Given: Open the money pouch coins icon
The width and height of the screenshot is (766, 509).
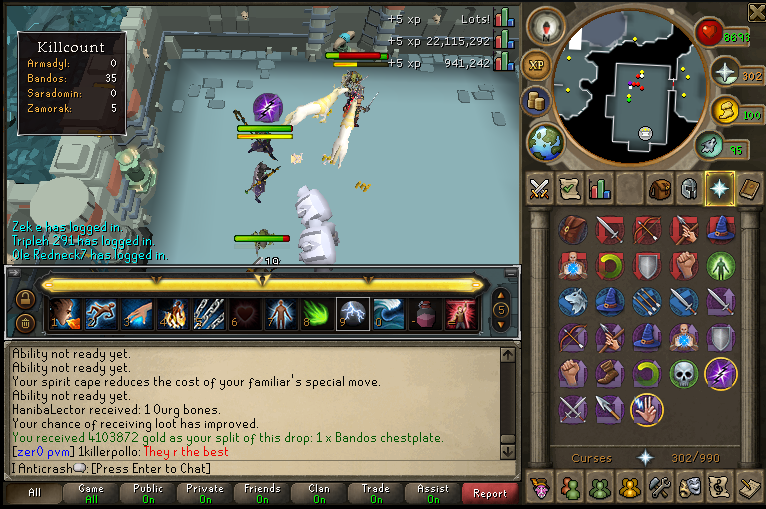Looking at the screenshot, I should pos(538,102).
